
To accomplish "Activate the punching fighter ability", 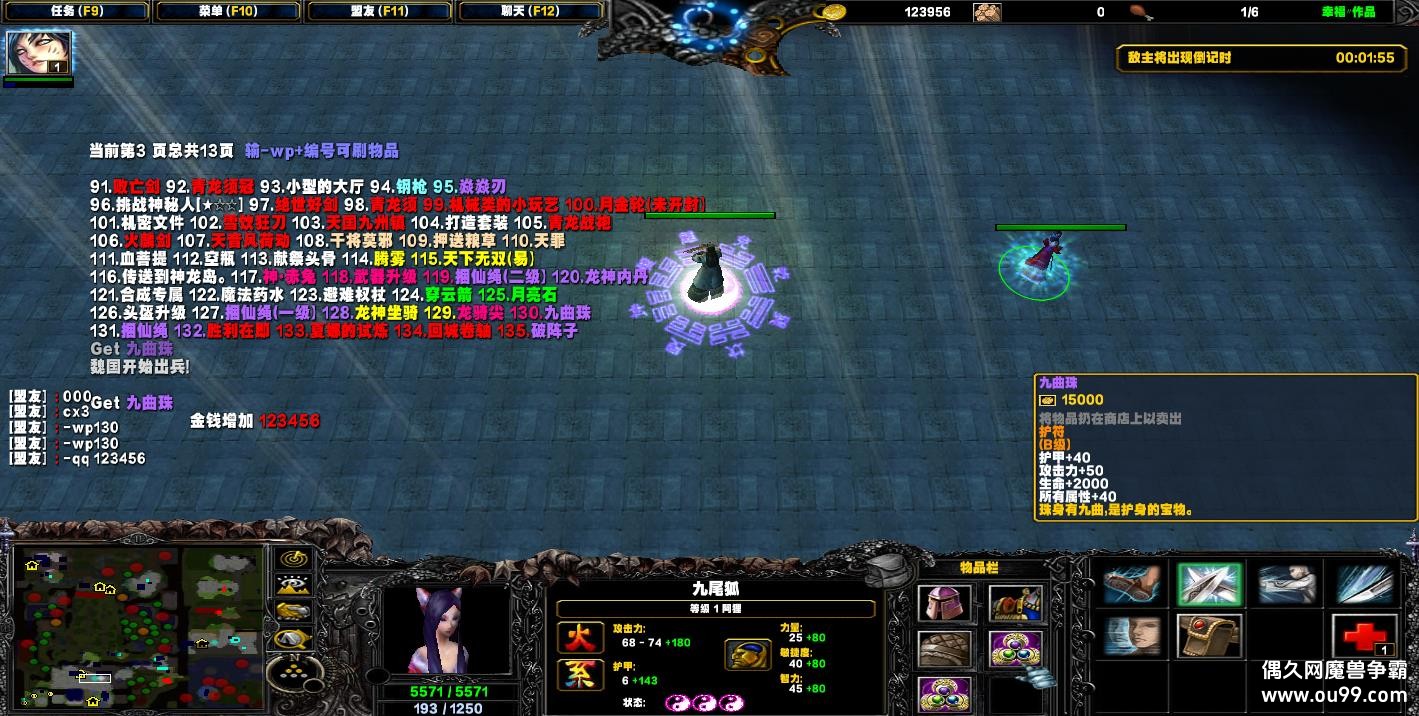I will coord(1287,584).
